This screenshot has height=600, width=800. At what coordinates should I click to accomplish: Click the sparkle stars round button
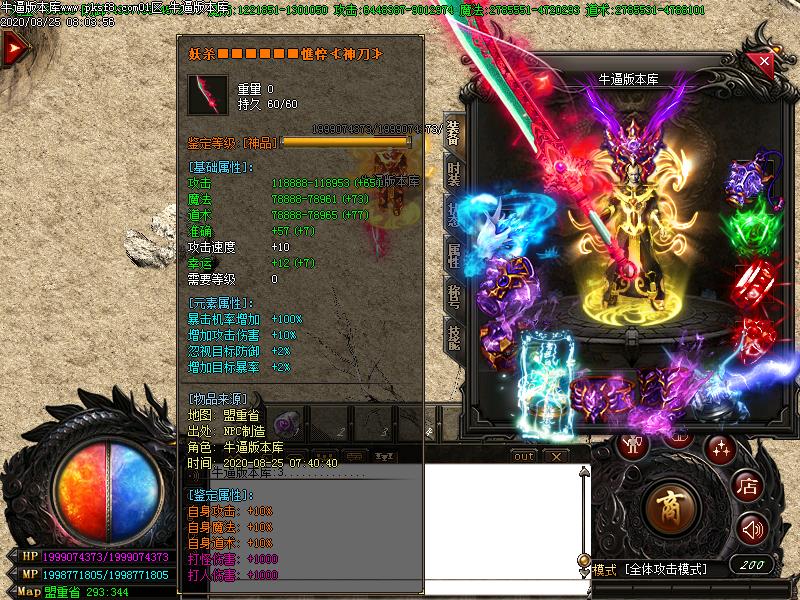tap(719, 448)
